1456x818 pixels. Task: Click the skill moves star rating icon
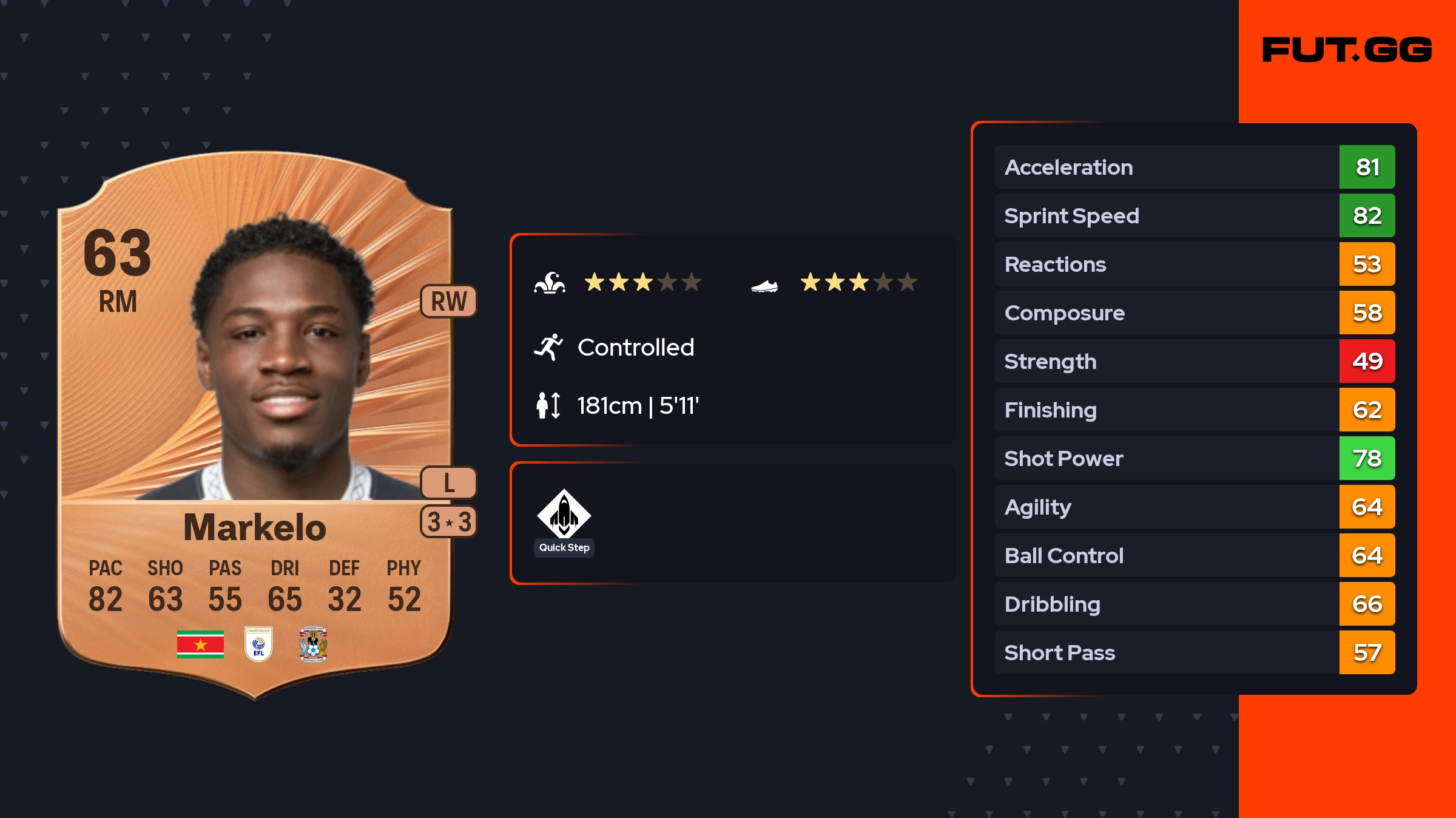[550, 283]
